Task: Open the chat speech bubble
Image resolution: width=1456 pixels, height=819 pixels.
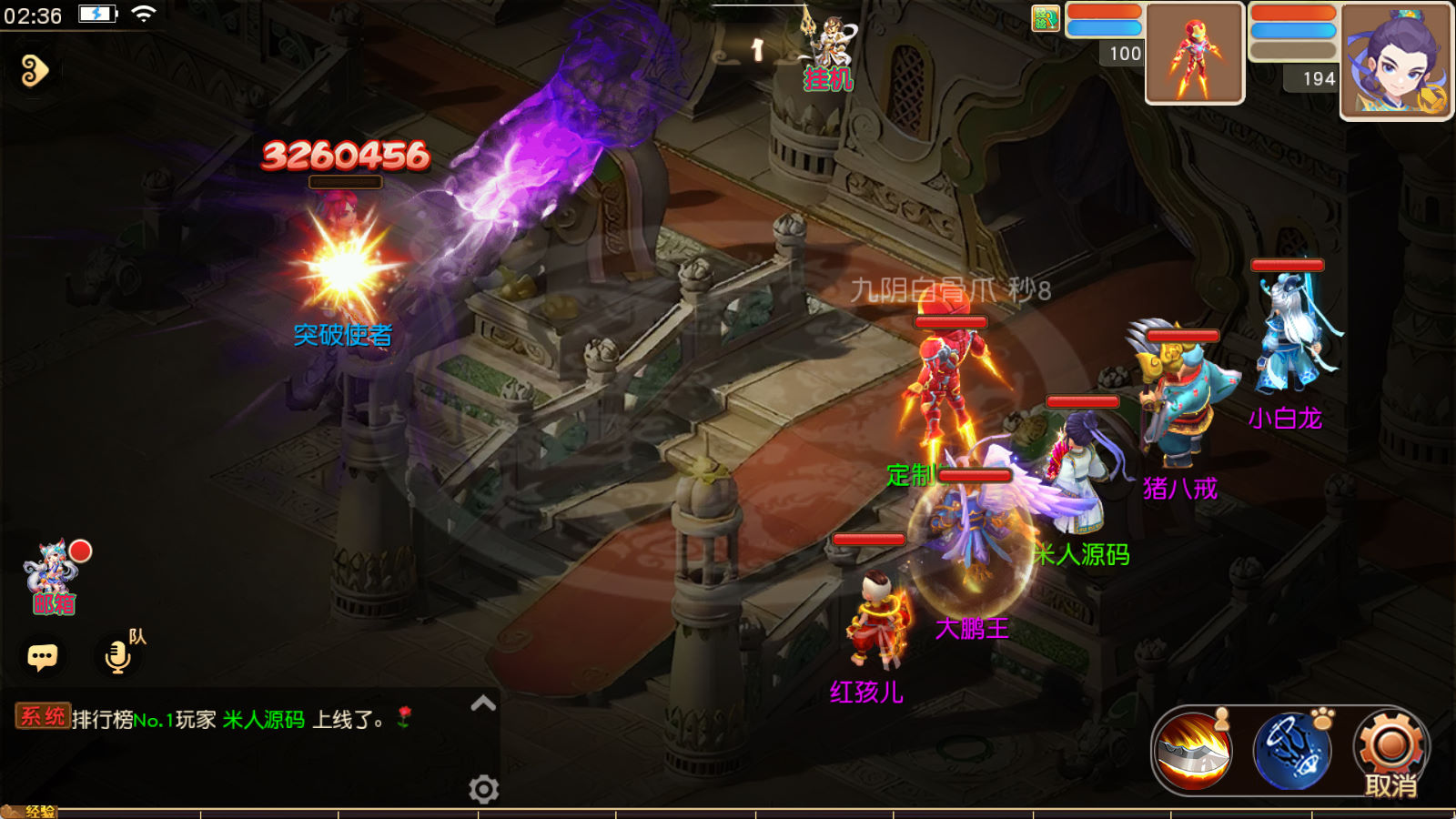Action: pos(42,656)
